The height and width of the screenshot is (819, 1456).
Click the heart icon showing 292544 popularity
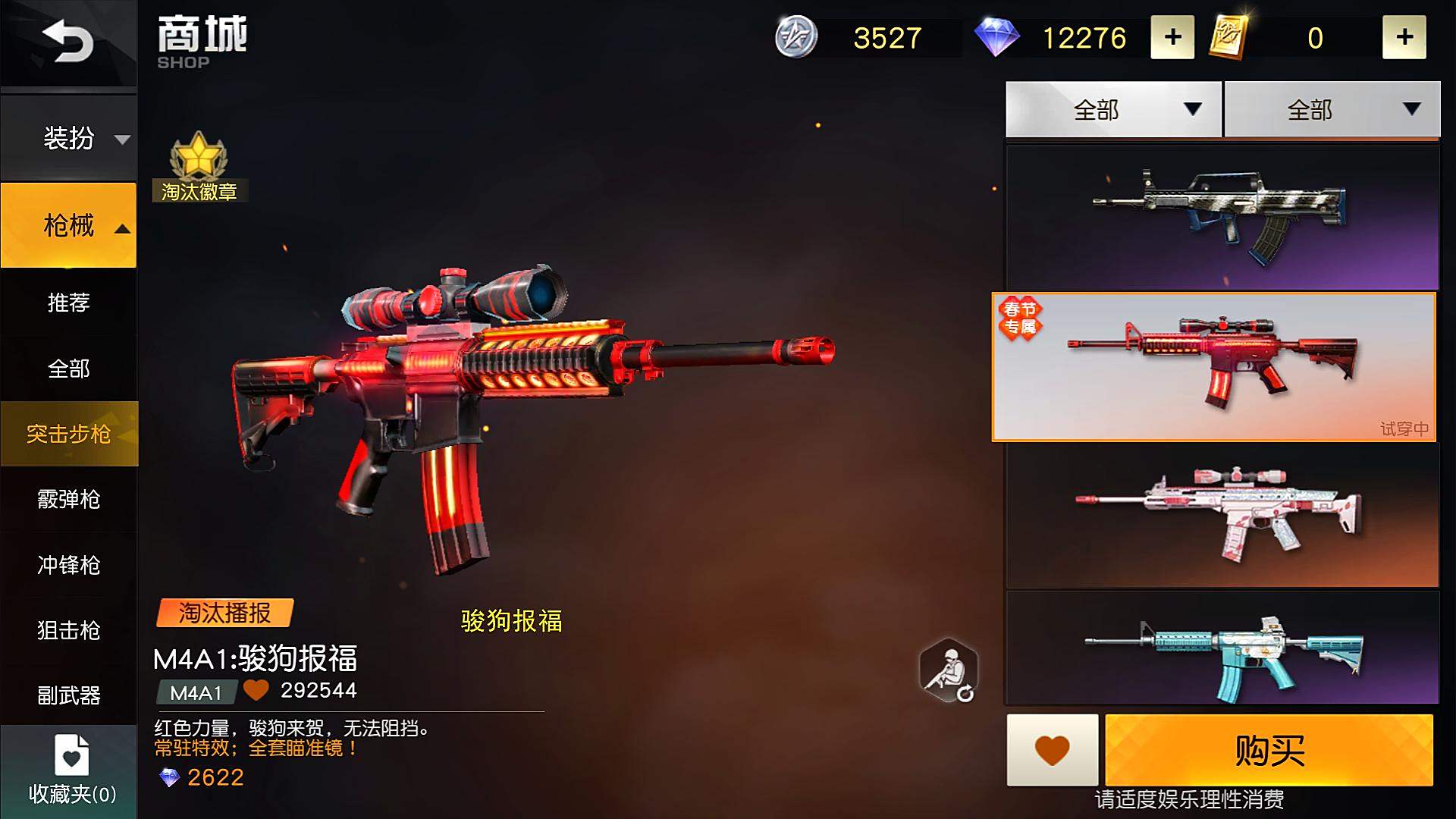(256, 690)
